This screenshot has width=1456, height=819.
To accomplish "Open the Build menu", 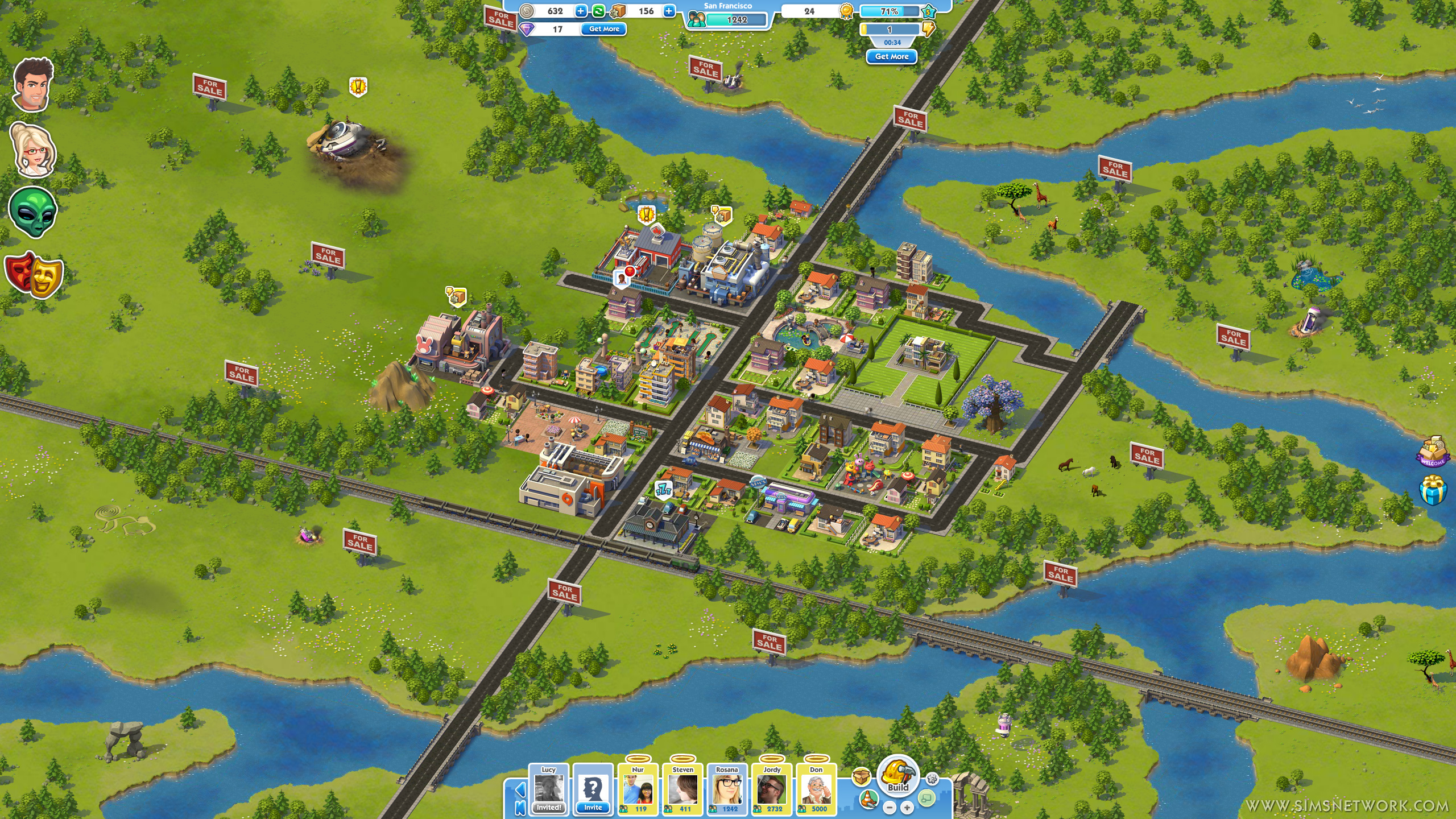I will 898,775.
